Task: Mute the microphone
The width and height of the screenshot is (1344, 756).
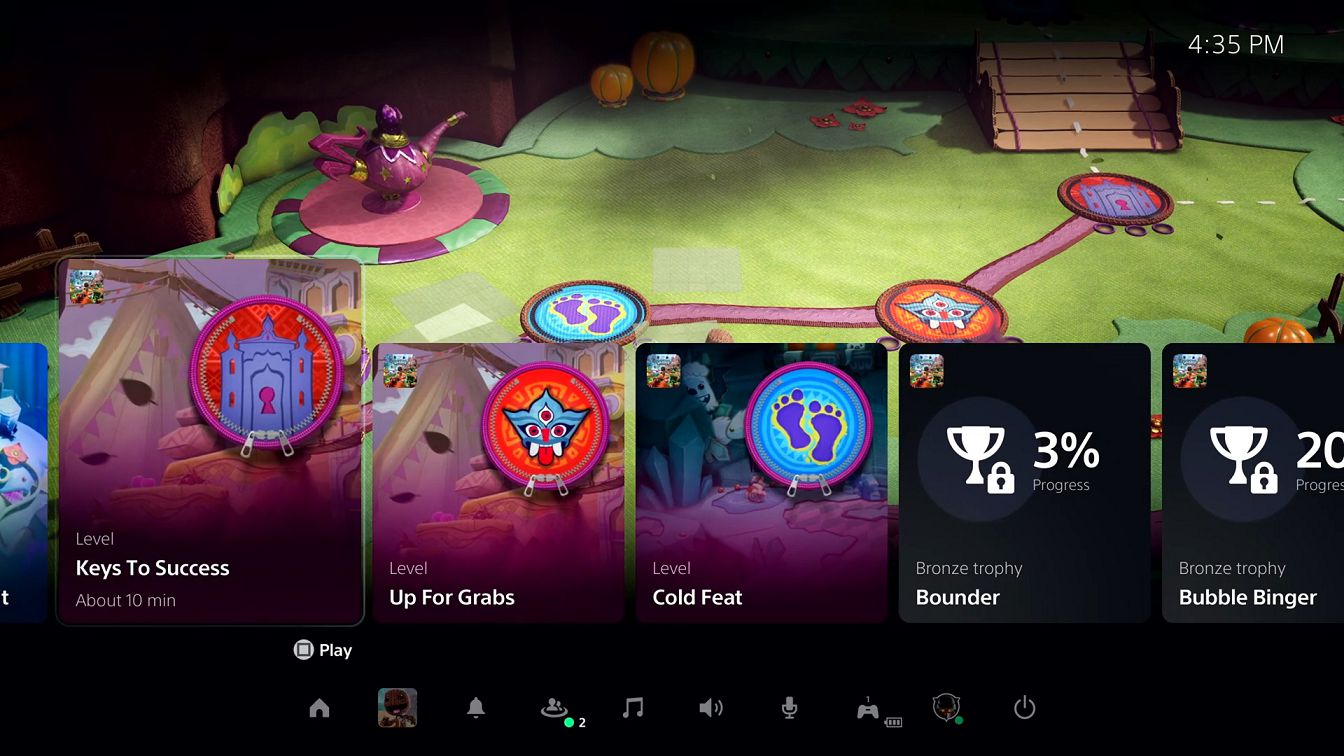Action: point(789,708)
